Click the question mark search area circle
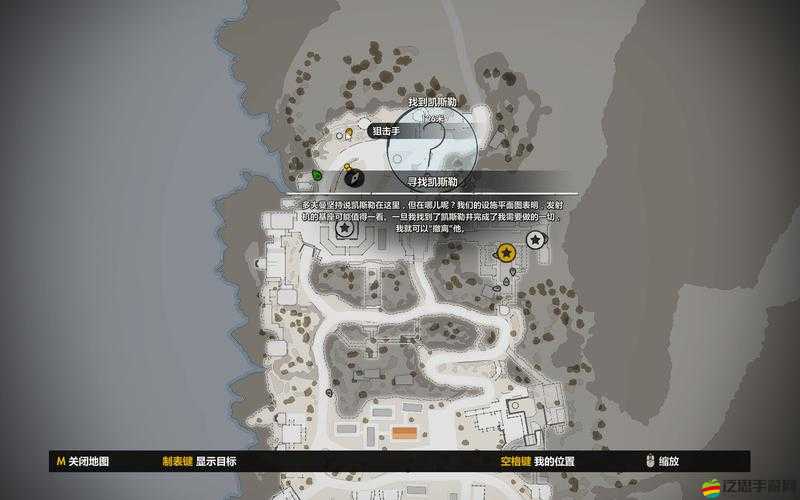 tap(434, 143)
